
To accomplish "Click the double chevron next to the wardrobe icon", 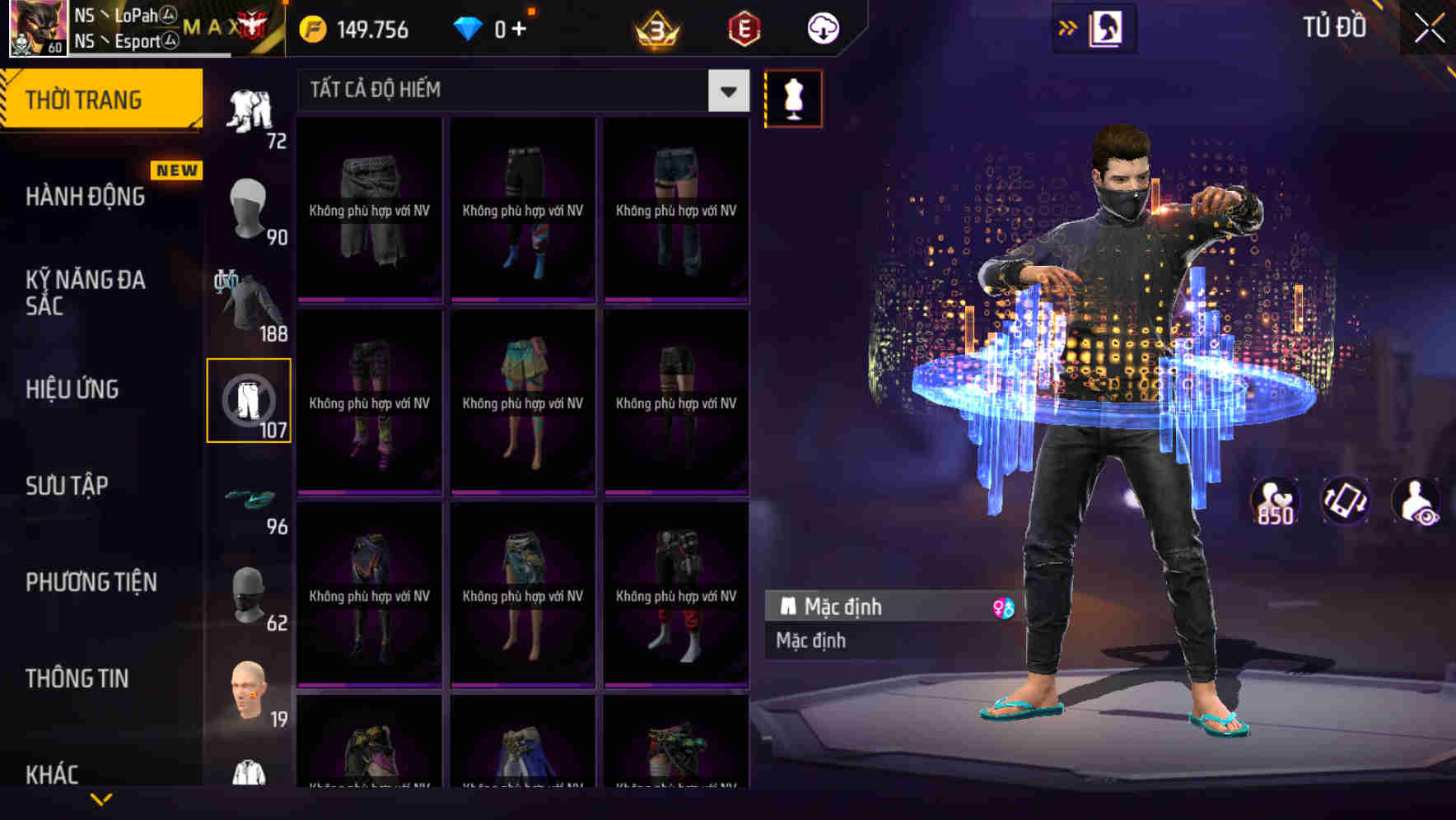I will [x=1068, y=26].
